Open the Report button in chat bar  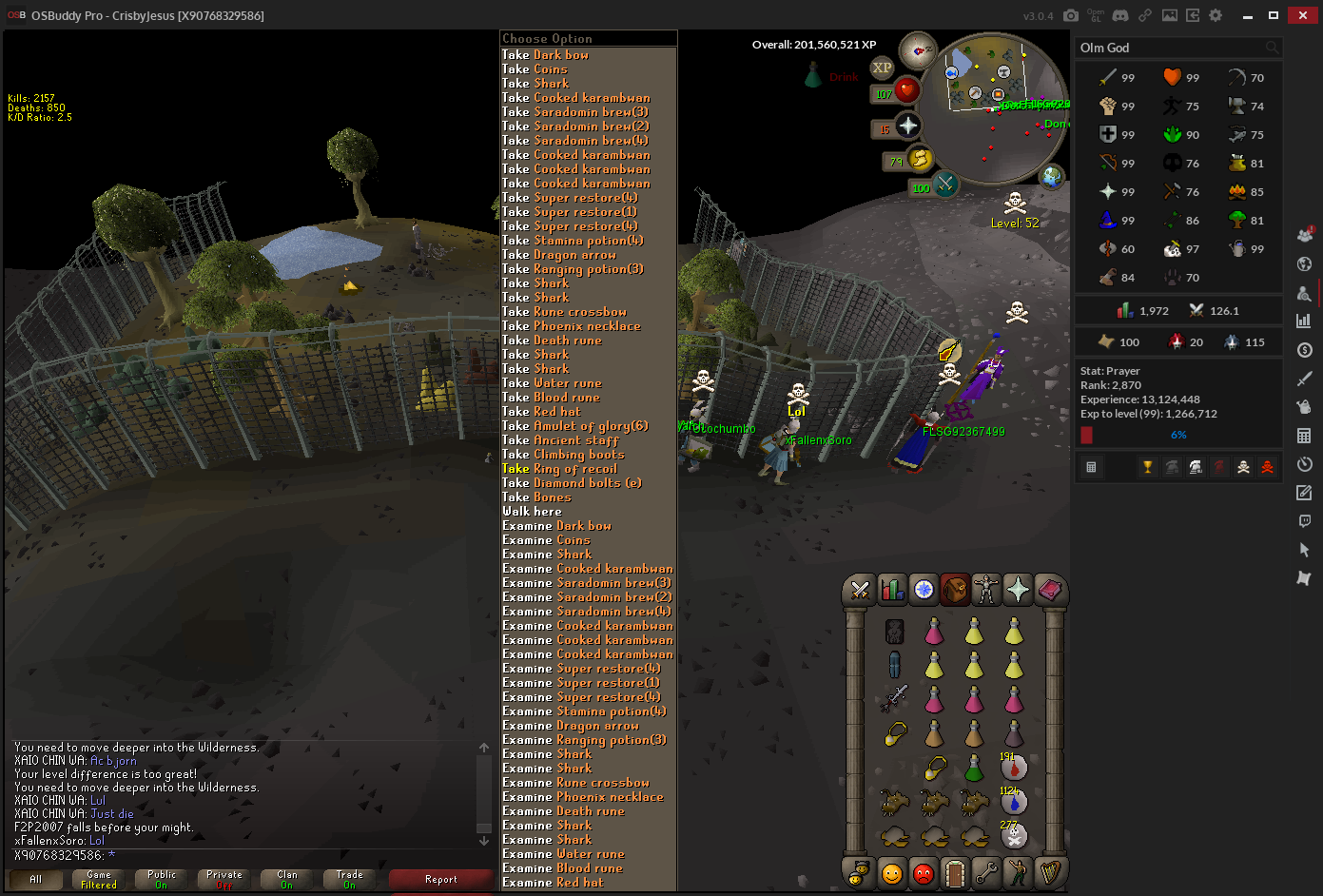point(440,880)
